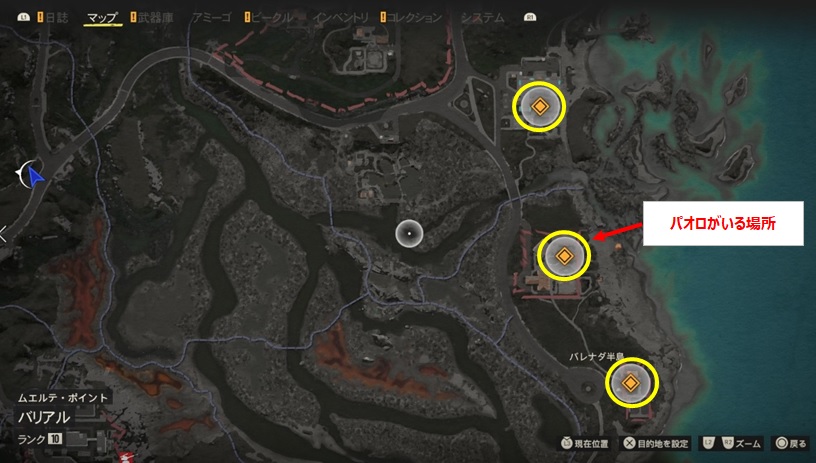Open the 日誌 journal tab

tap(54, 17)
